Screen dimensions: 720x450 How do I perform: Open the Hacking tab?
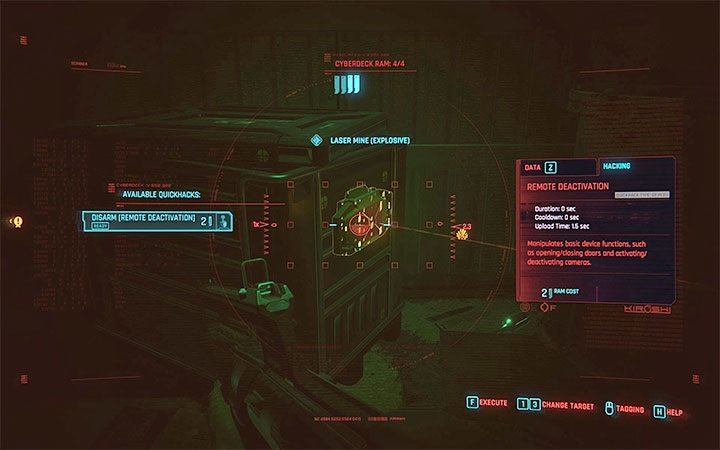617,168
